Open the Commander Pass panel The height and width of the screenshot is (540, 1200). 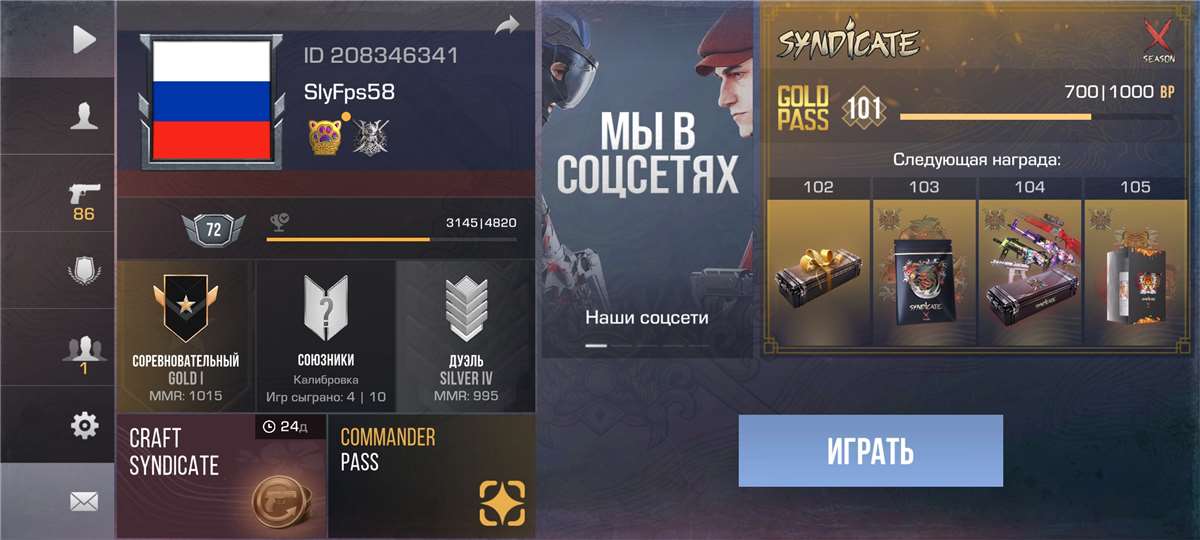(x=431, y=476)
